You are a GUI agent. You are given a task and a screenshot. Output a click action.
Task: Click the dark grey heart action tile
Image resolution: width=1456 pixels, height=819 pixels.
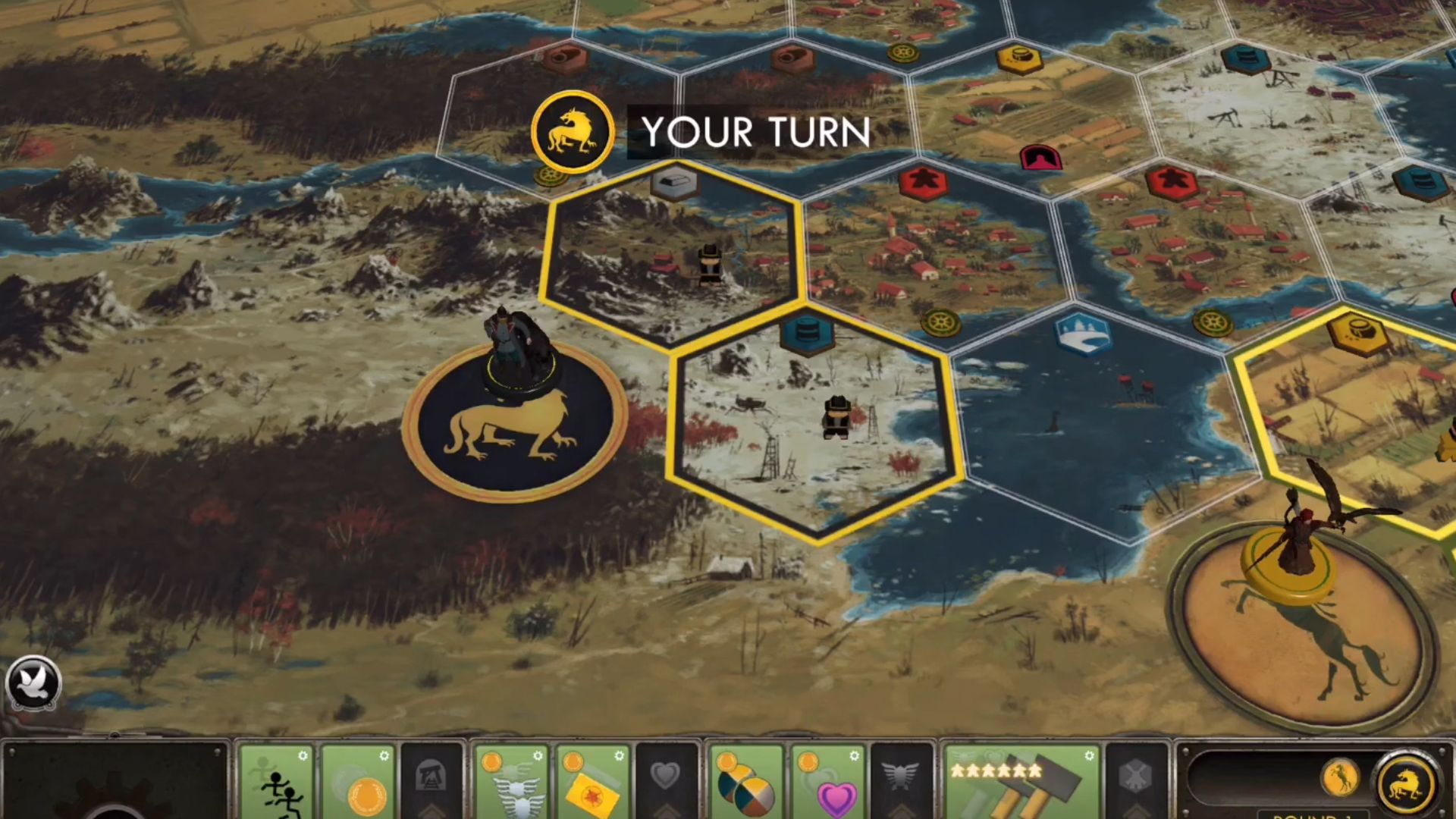tap(666, 777)
